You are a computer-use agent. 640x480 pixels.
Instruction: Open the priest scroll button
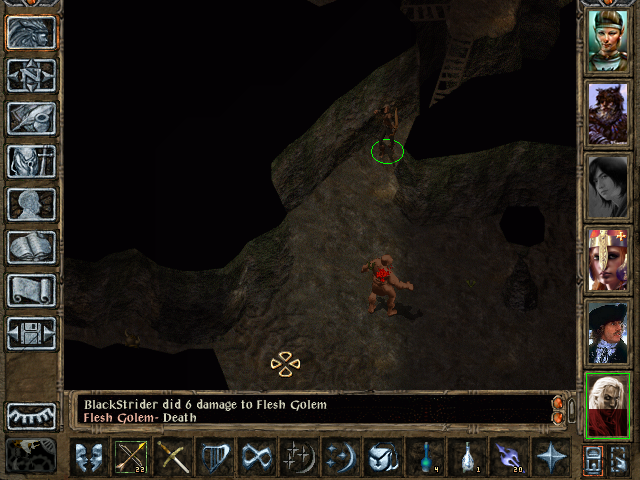click(x=31, y=290)
